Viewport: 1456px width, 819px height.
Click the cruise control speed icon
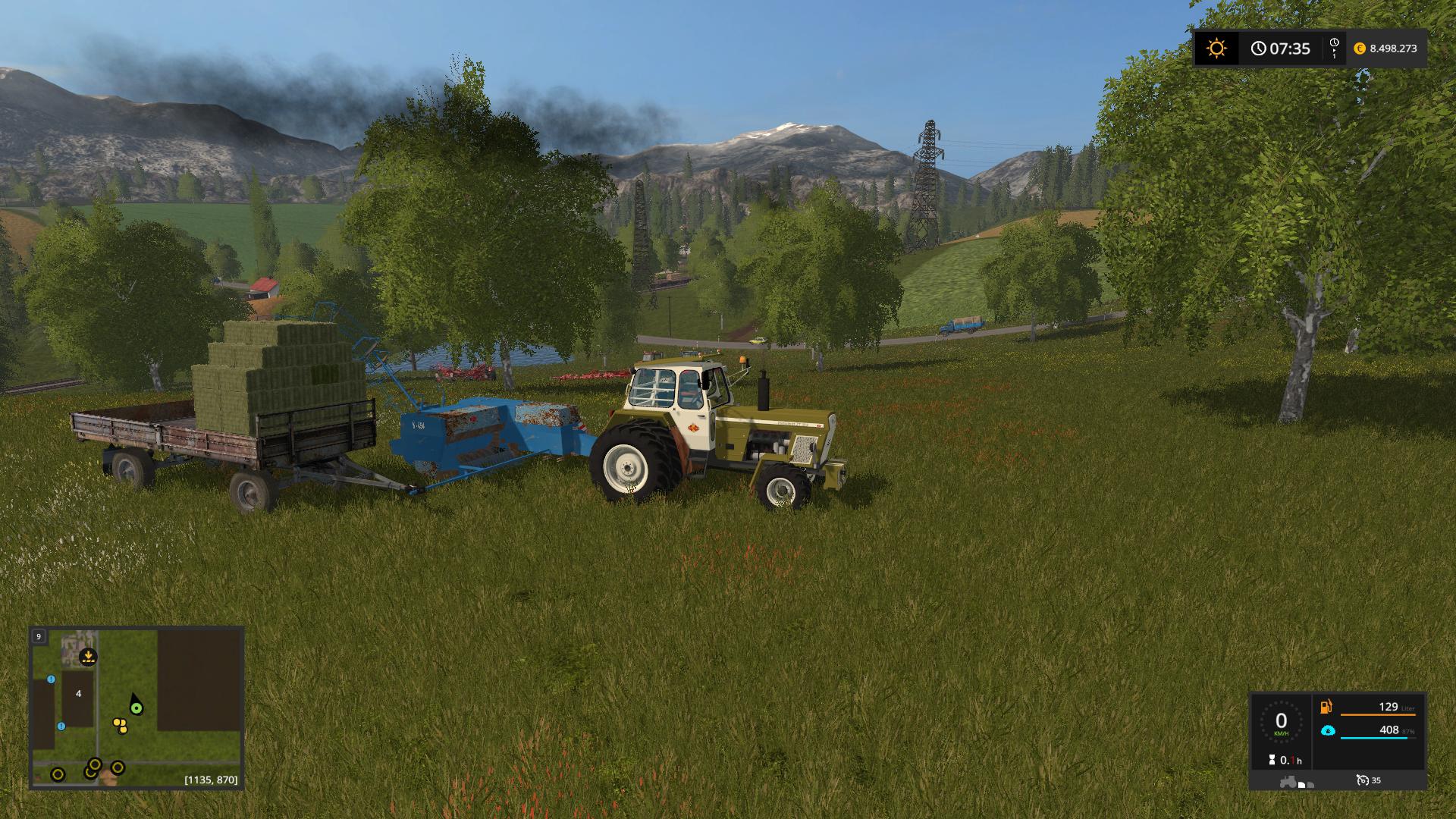click(1363, 780)
